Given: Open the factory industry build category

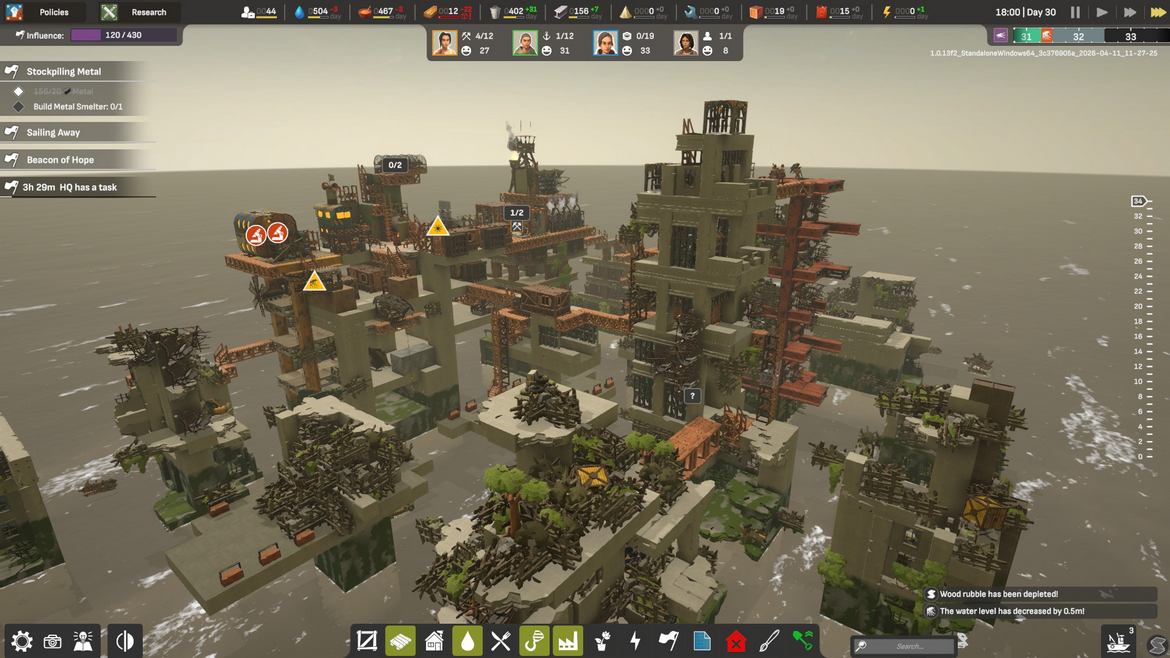Looking at the screenshot, I should [x=568, y=641].
